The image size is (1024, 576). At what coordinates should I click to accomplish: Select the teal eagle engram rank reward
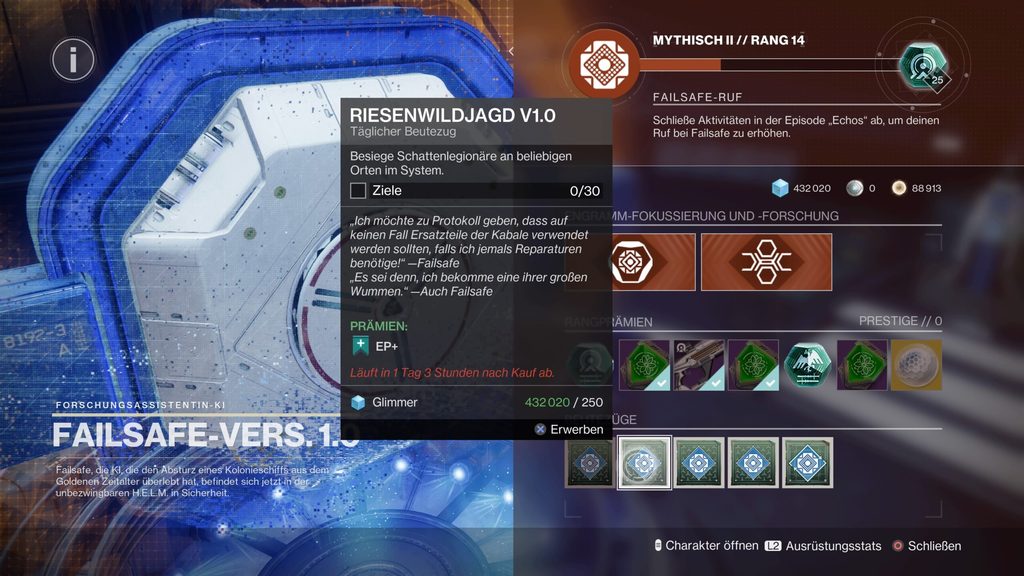pos(806,364)
